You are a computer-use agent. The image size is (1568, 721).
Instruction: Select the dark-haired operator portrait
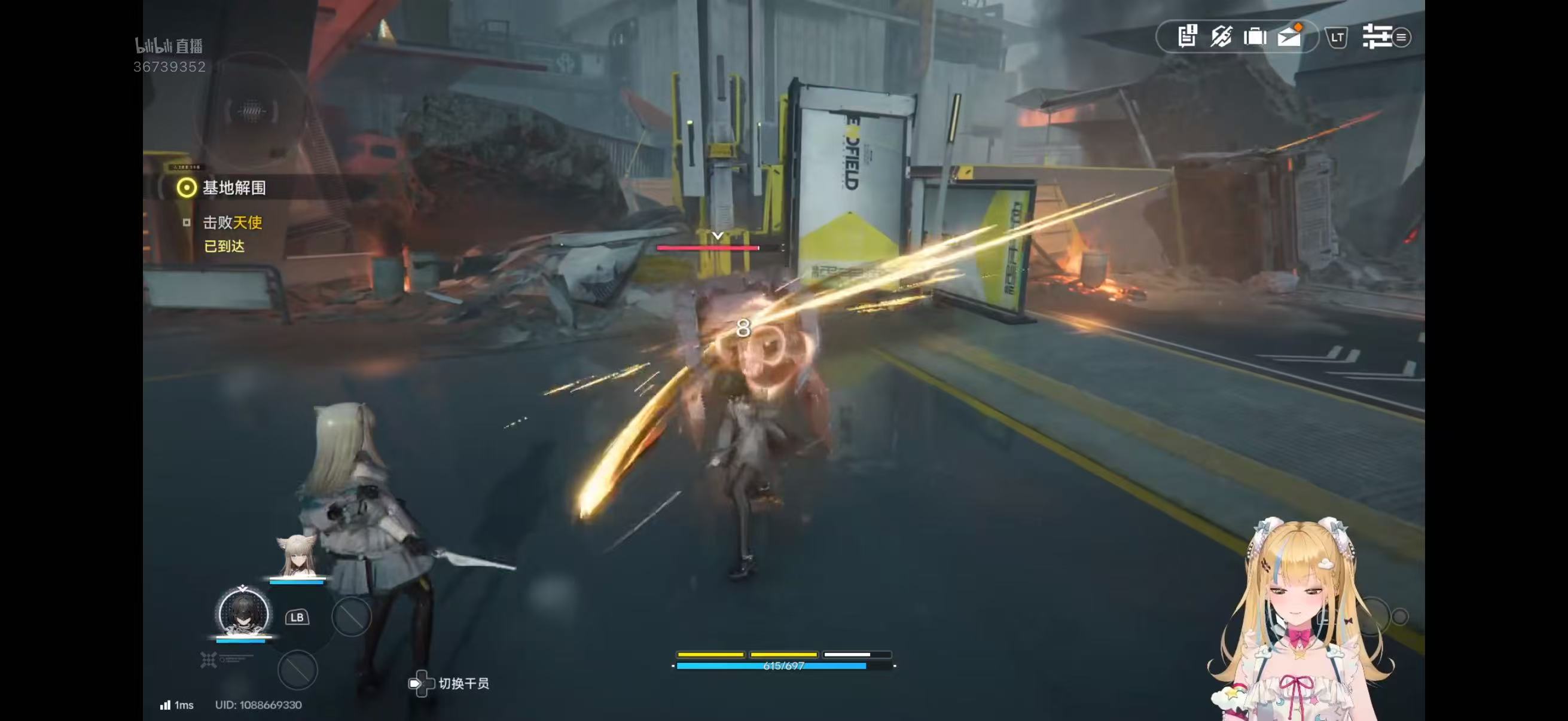coord(243,612)
